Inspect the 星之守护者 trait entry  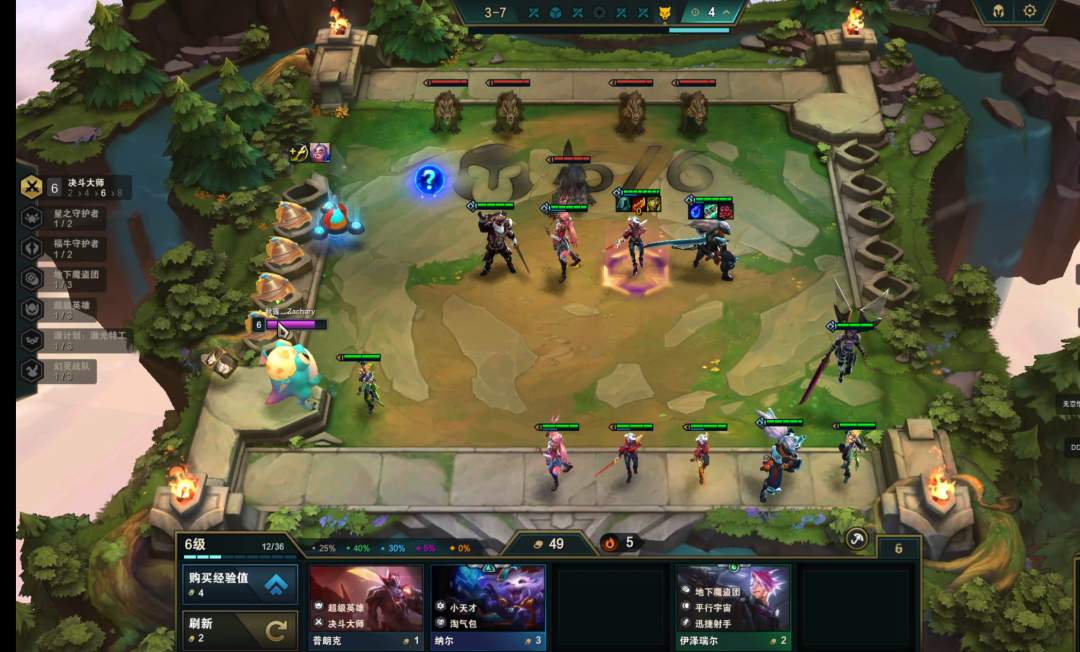tap(75, 218)
